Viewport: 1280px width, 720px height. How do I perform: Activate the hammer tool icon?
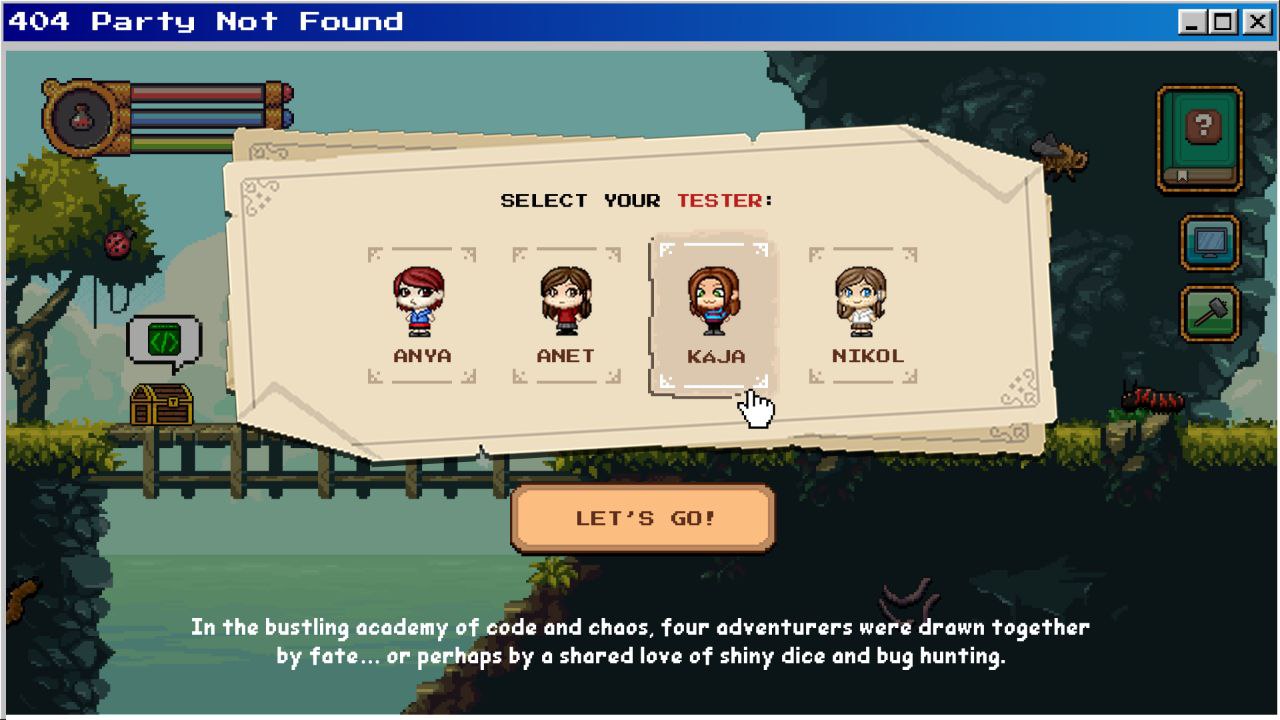click(1210, 313)
